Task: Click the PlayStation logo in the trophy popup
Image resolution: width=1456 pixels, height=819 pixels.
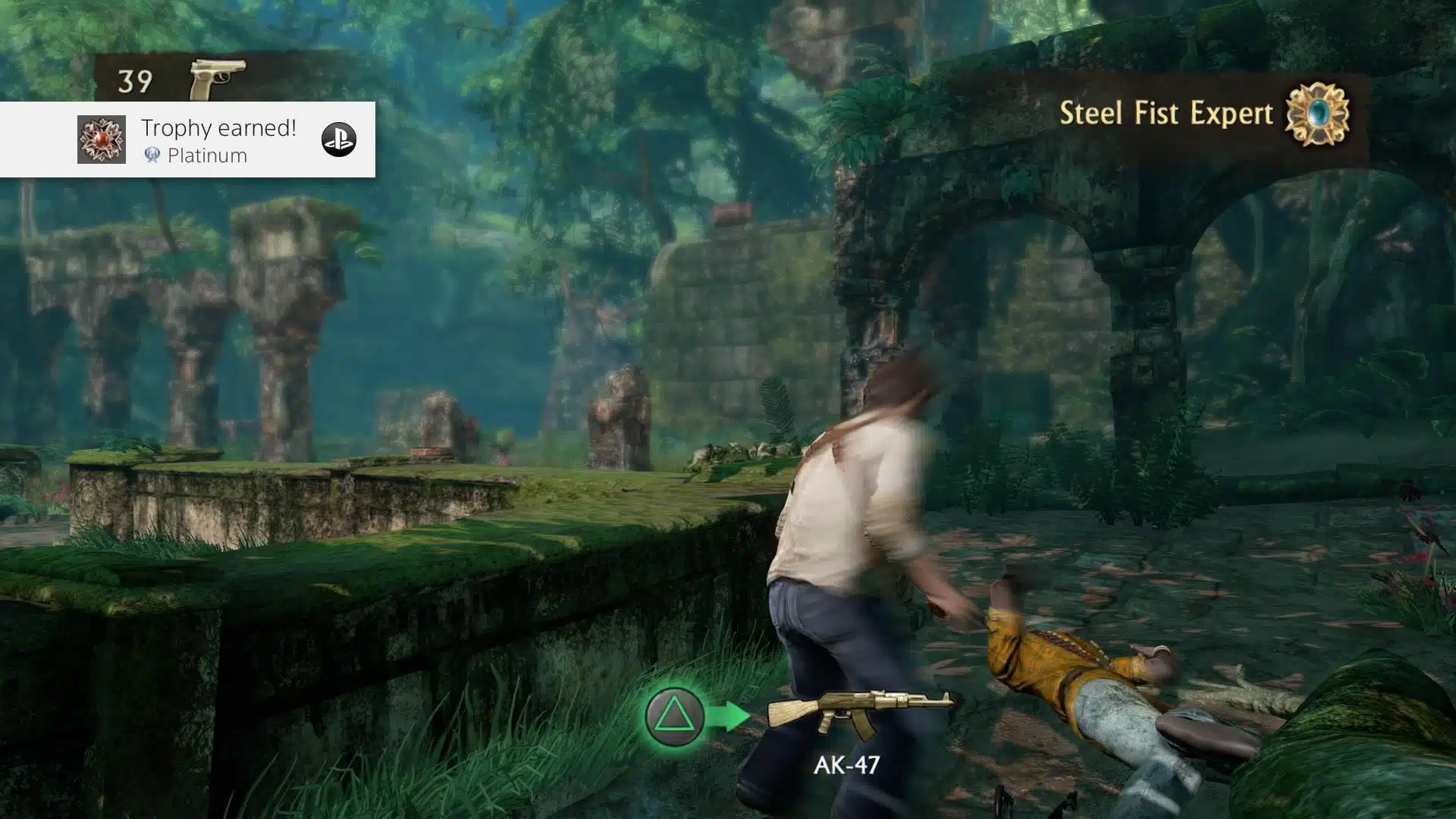Action: 340,140
